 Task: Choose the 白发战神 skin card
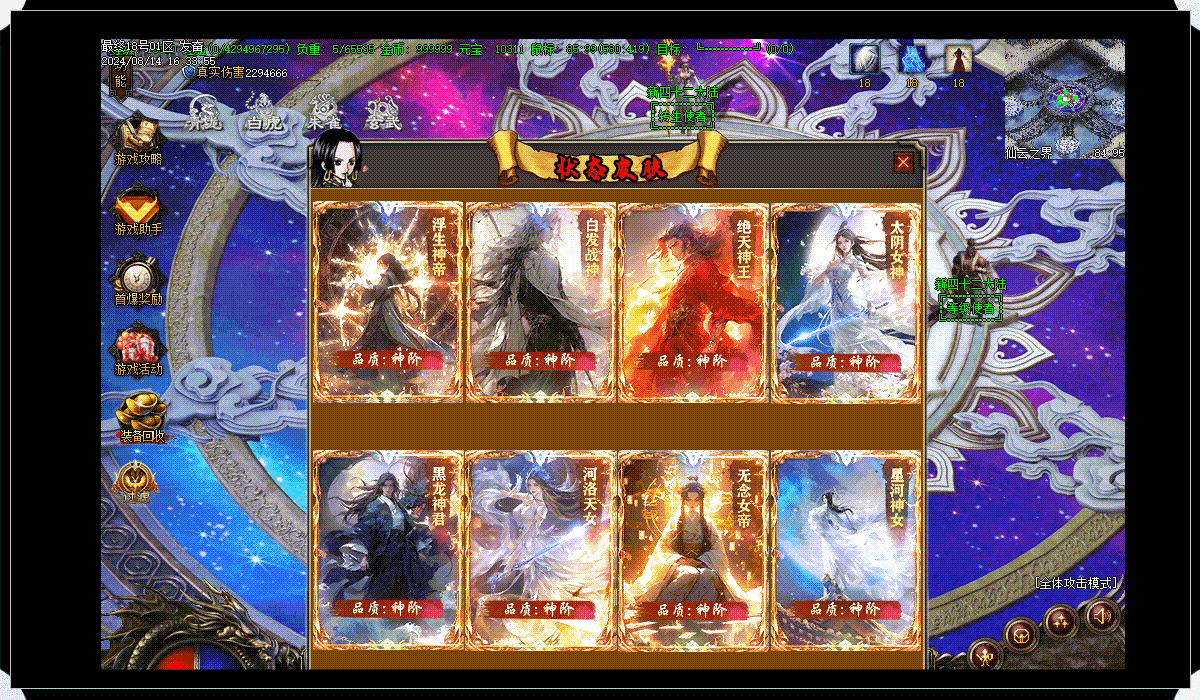pos(541,301)
